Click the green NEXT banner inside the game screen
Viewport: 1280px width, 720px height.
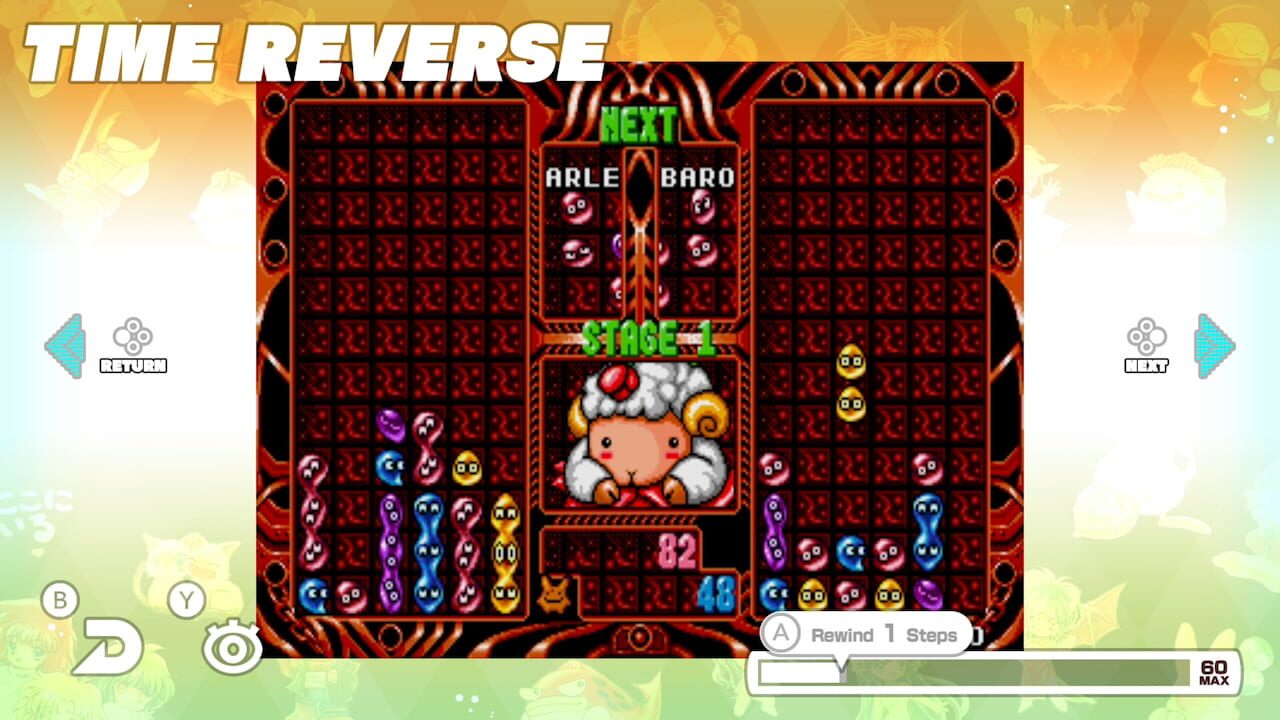[641, 124]
